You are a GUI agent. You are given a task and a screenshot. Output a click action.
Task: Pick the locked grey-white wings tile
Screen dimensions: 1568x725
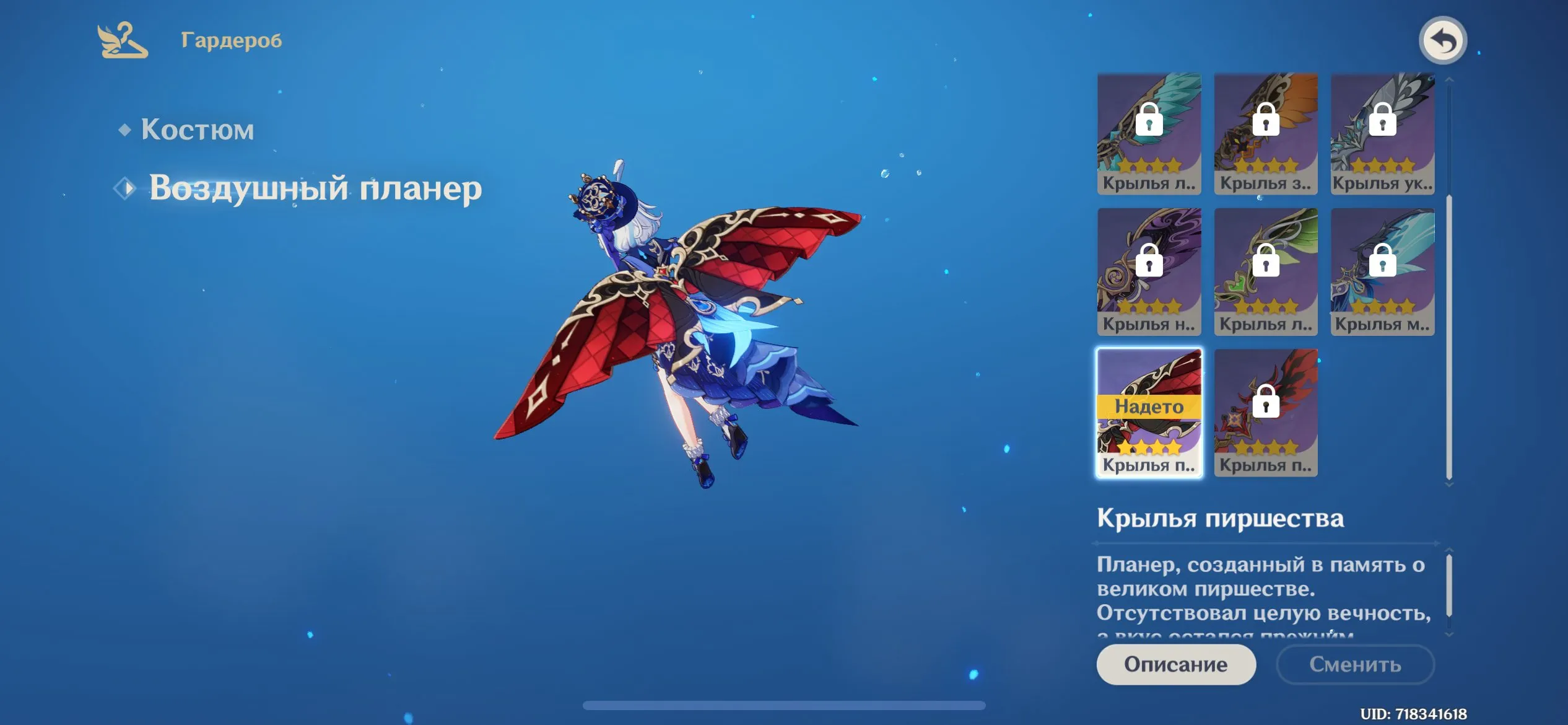tap(1382, 133)
